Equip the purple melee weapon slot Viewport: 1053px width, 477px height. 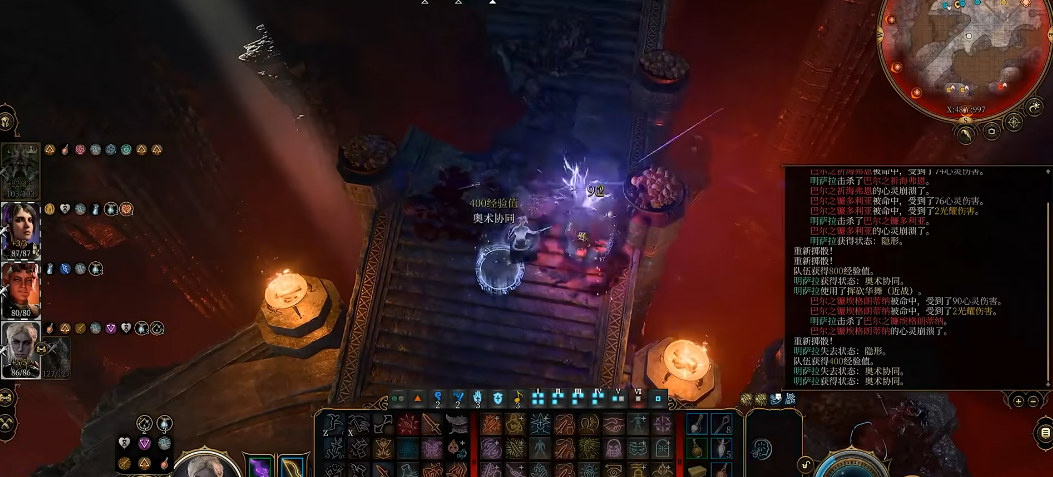pos(260,467)
